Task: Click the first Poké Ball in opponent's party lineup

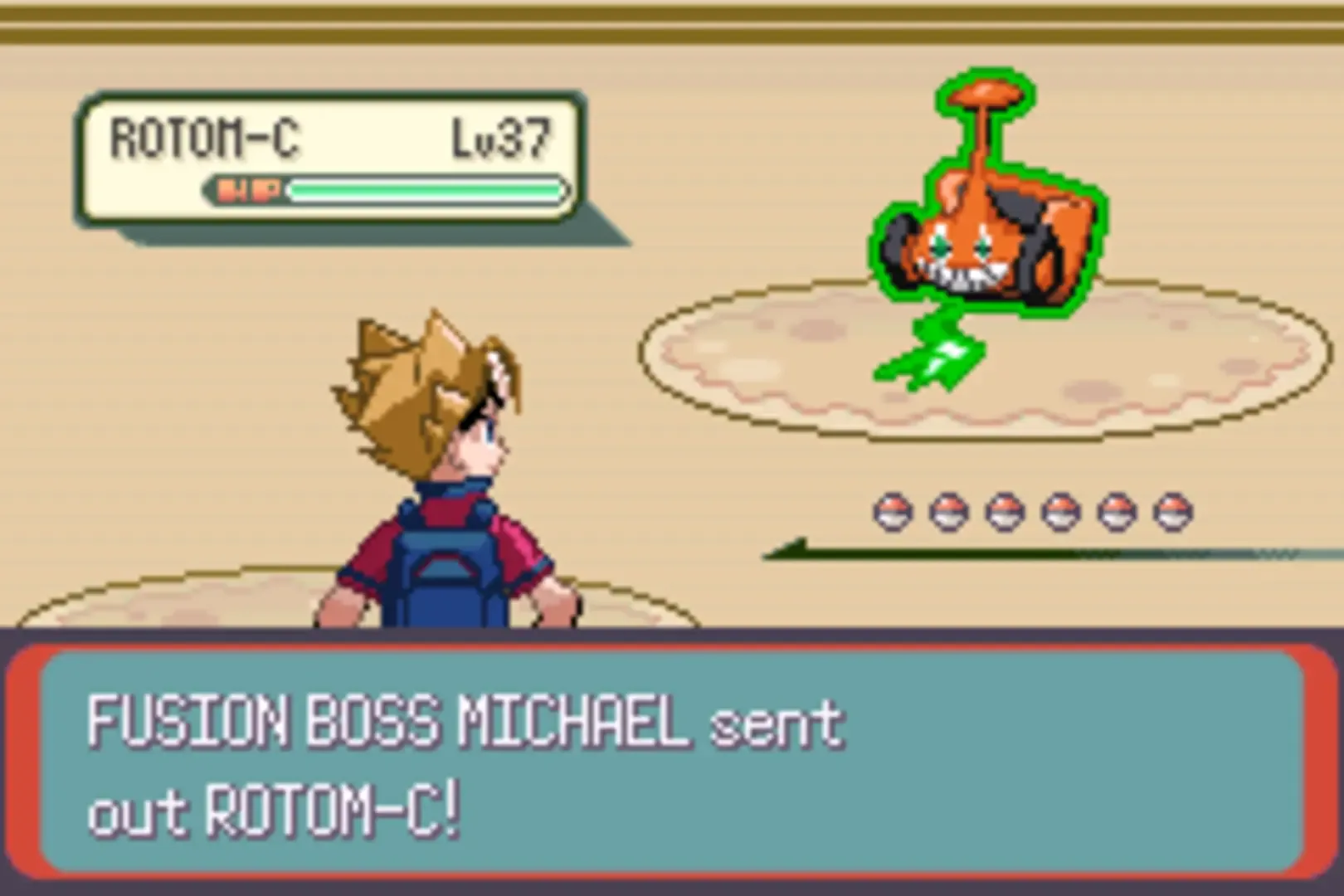Action: click(x=894, y=511)
